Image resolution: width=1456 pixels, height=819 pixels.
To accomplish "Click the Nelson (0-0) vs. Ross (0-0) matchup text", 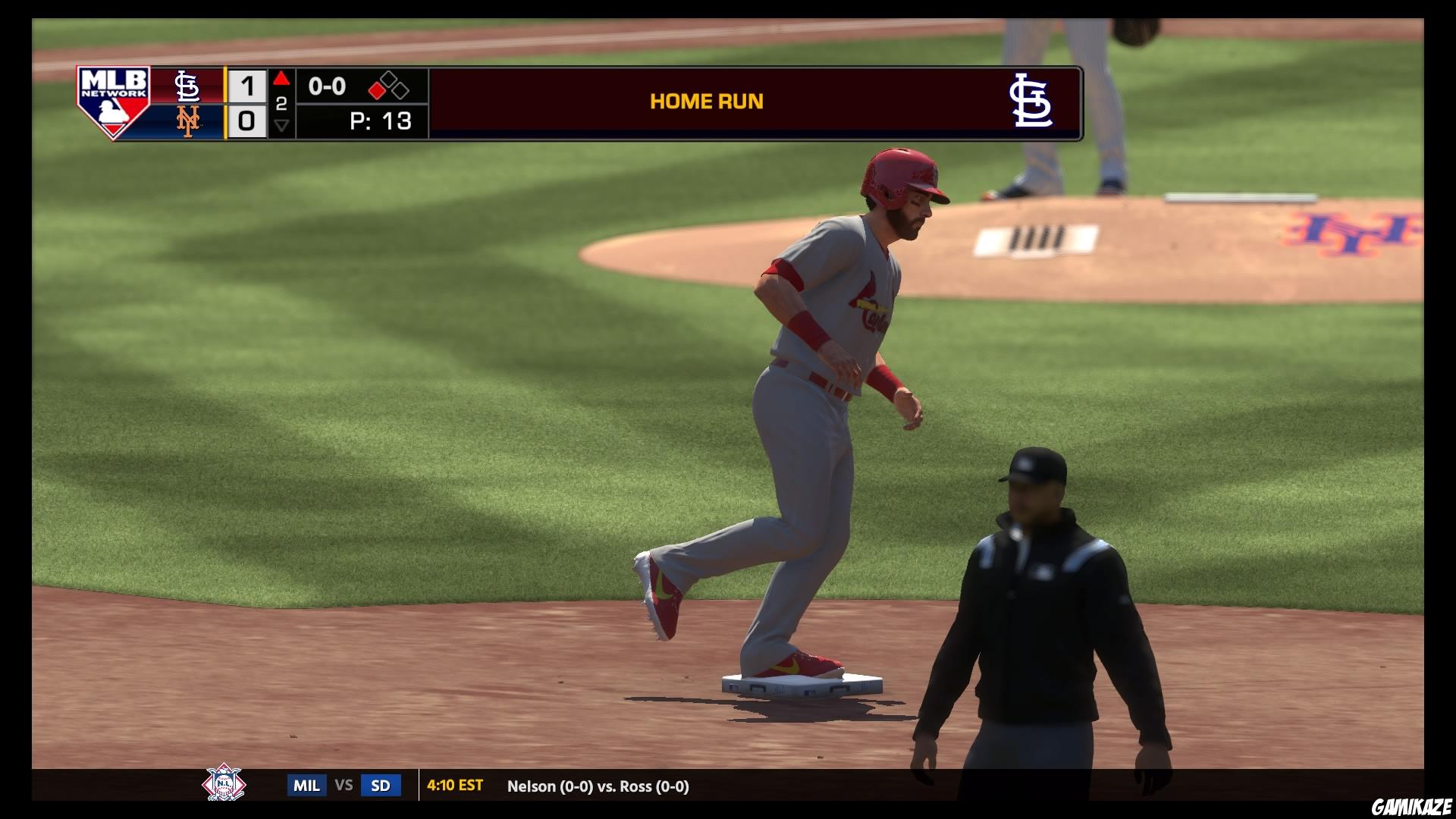I will pos(599,786).
